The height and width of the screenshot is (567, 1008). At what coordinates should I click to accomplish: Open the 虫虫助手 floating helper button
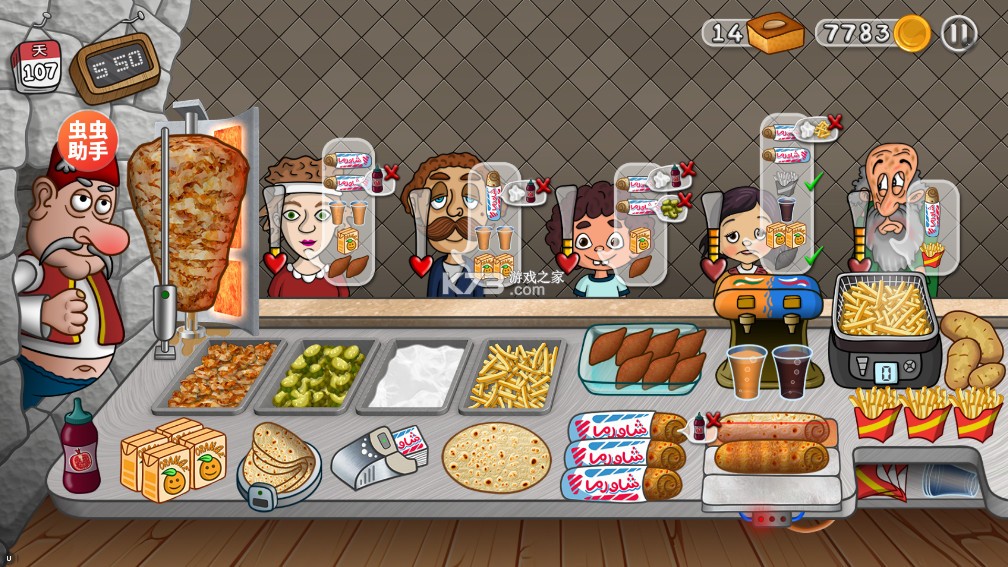click(x=87, y=141)
